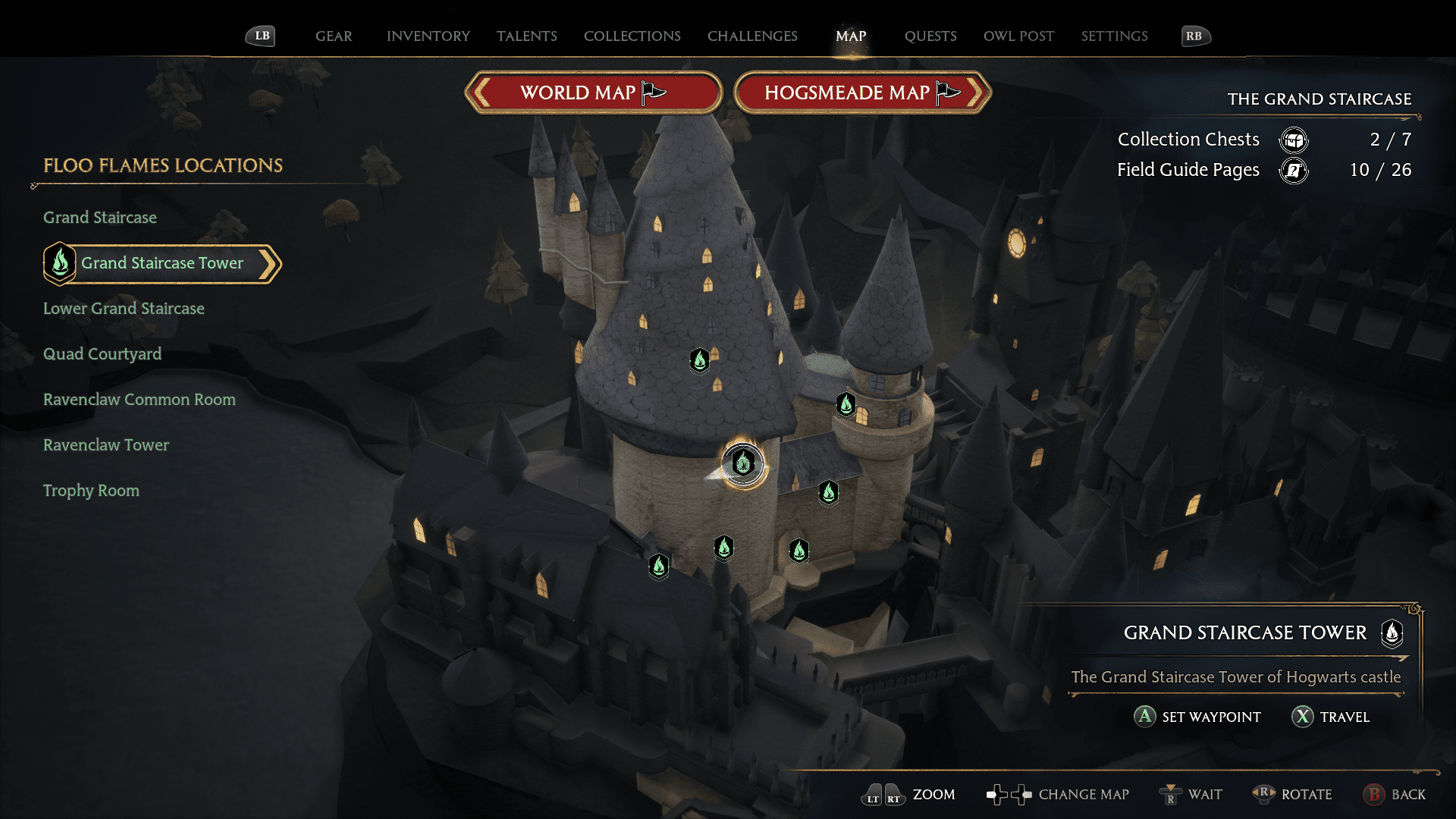Click the highlighted Grand Staircase Tower entry
This screenshot has height=819, width=1456.
click(162, 263)
